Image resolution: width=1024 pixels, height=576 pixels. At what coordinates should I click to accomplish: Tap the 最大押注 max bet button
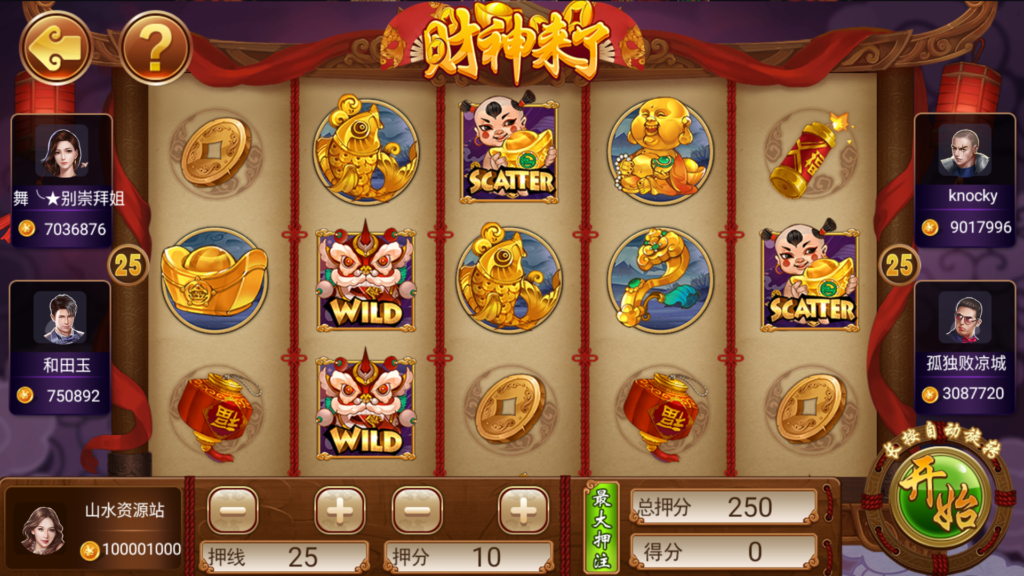coord(601,527)
